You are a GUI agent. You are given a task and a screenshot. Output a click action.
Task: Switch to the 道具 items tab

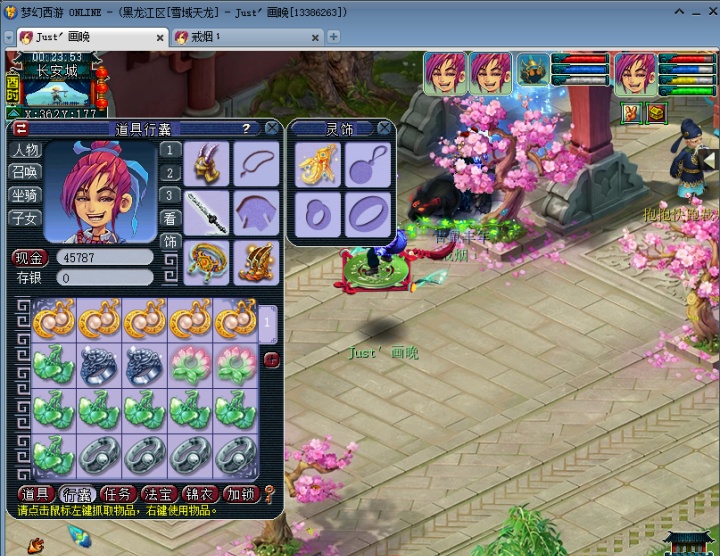point(36,494)
